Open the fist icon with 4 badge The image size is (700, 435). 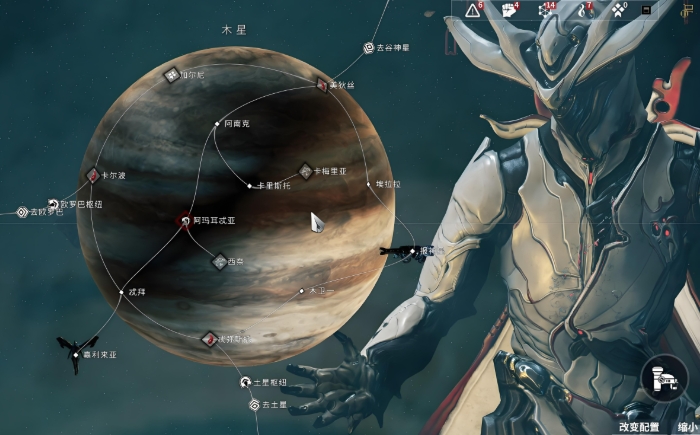(507, 10)
